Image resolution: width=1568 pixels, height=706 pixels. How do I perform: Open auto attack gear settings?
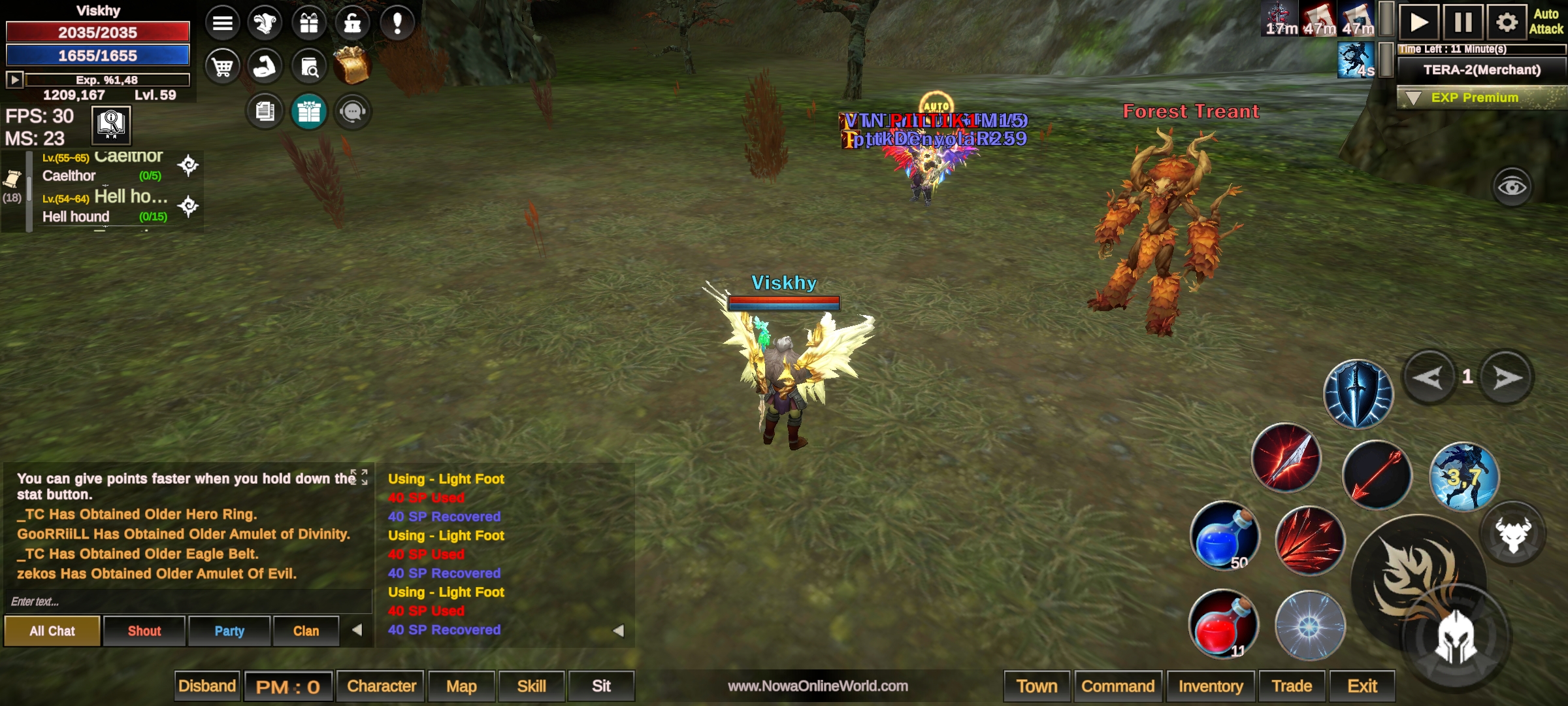click(x=1506, y=23)
